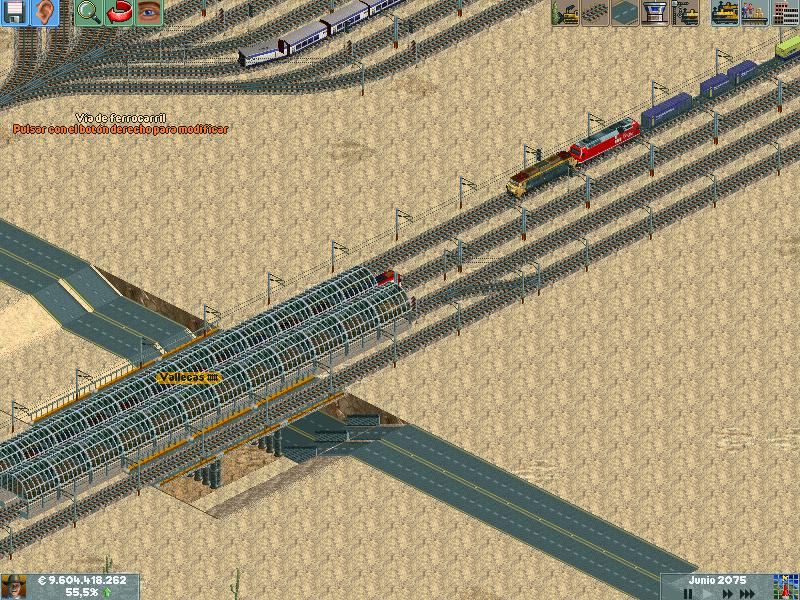Set game speed to fast forward
Screen dimensions: 800x600
point(727,593)
